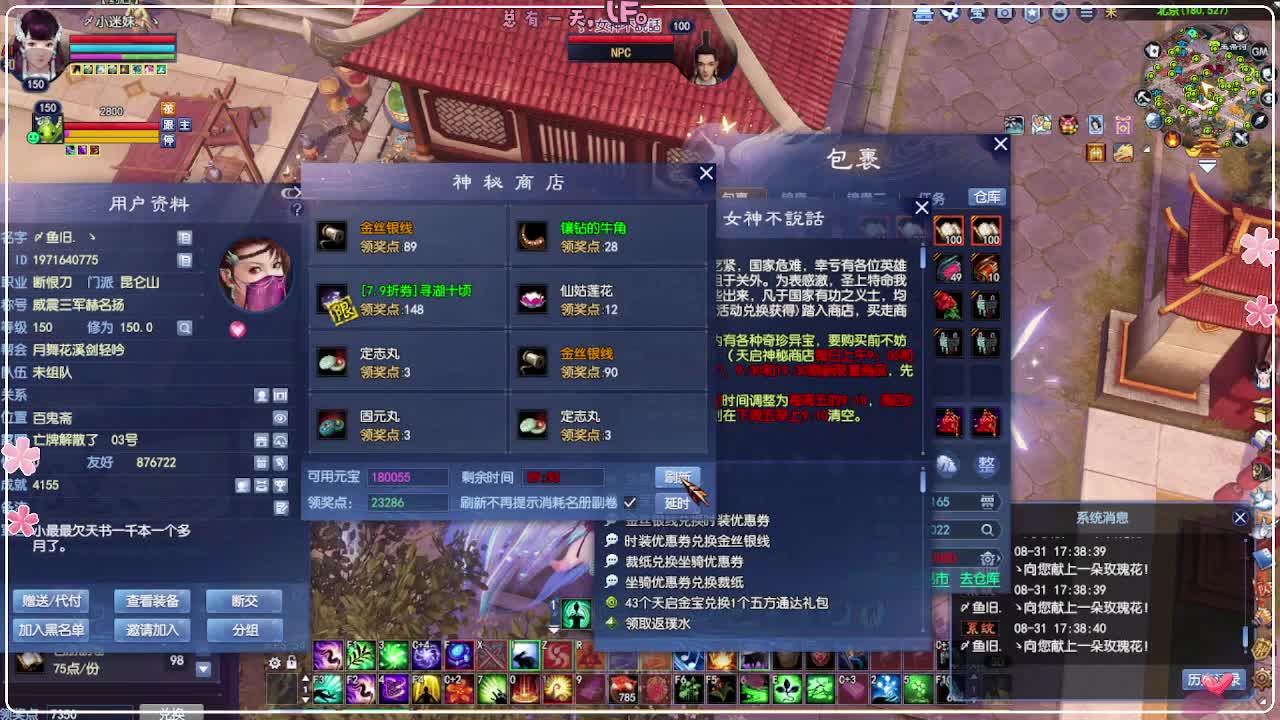Click the 整 sort icon in the bag panel
Screen dimensions: 1280x720
pyautogui.click(x=986, y=463)
